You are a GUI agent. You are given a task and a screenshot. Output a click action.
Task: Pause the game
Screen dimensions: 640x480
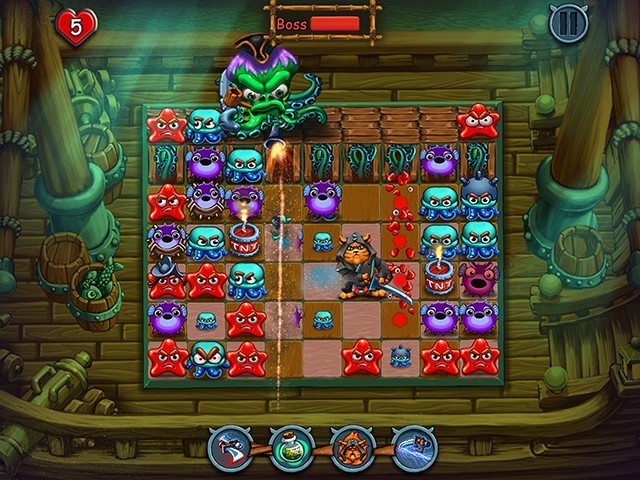pos(568,23)
